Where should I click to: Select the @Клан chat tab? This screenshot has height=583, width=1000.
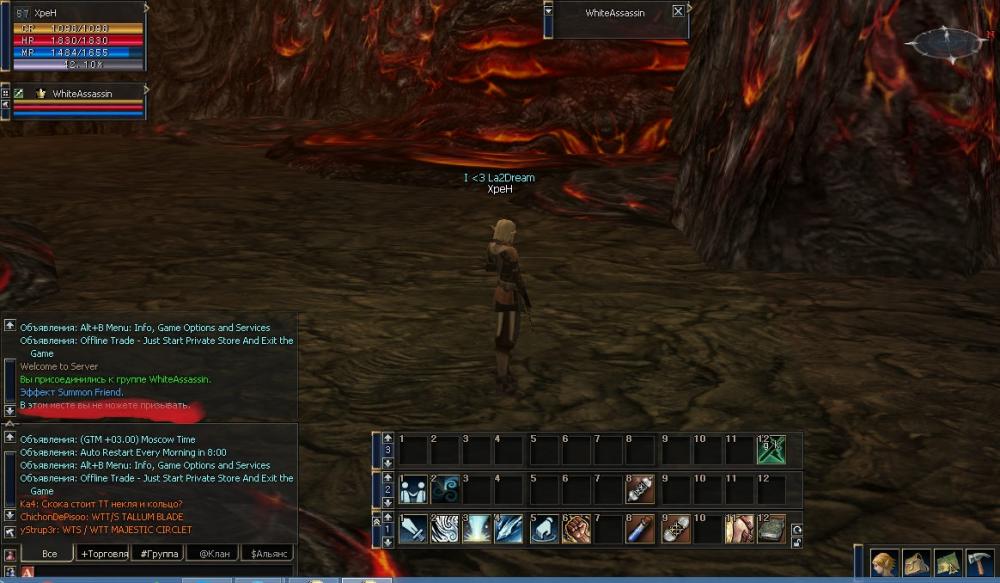click(x=213, y=553)
